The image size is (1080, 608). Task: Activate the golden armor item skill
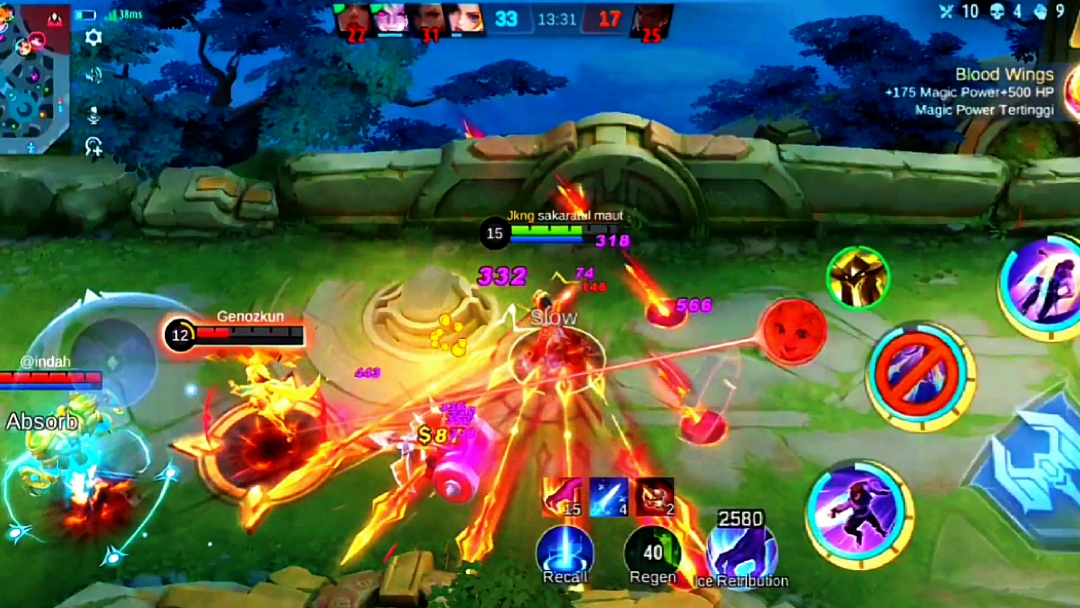point(858,278)
